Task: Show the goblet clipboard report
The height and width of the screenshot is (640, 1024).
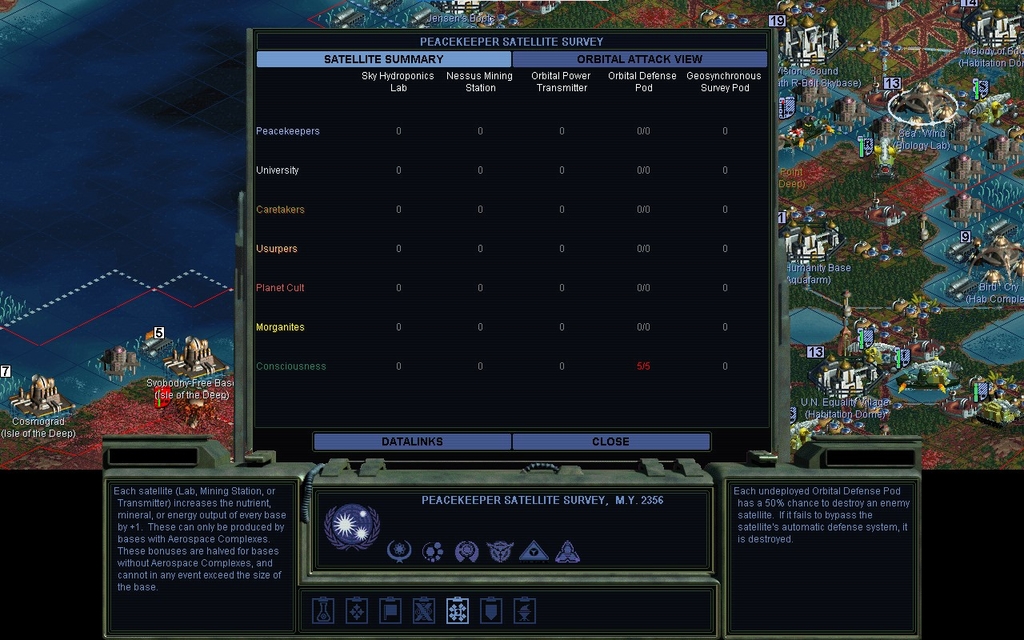Action: [524, 610]
